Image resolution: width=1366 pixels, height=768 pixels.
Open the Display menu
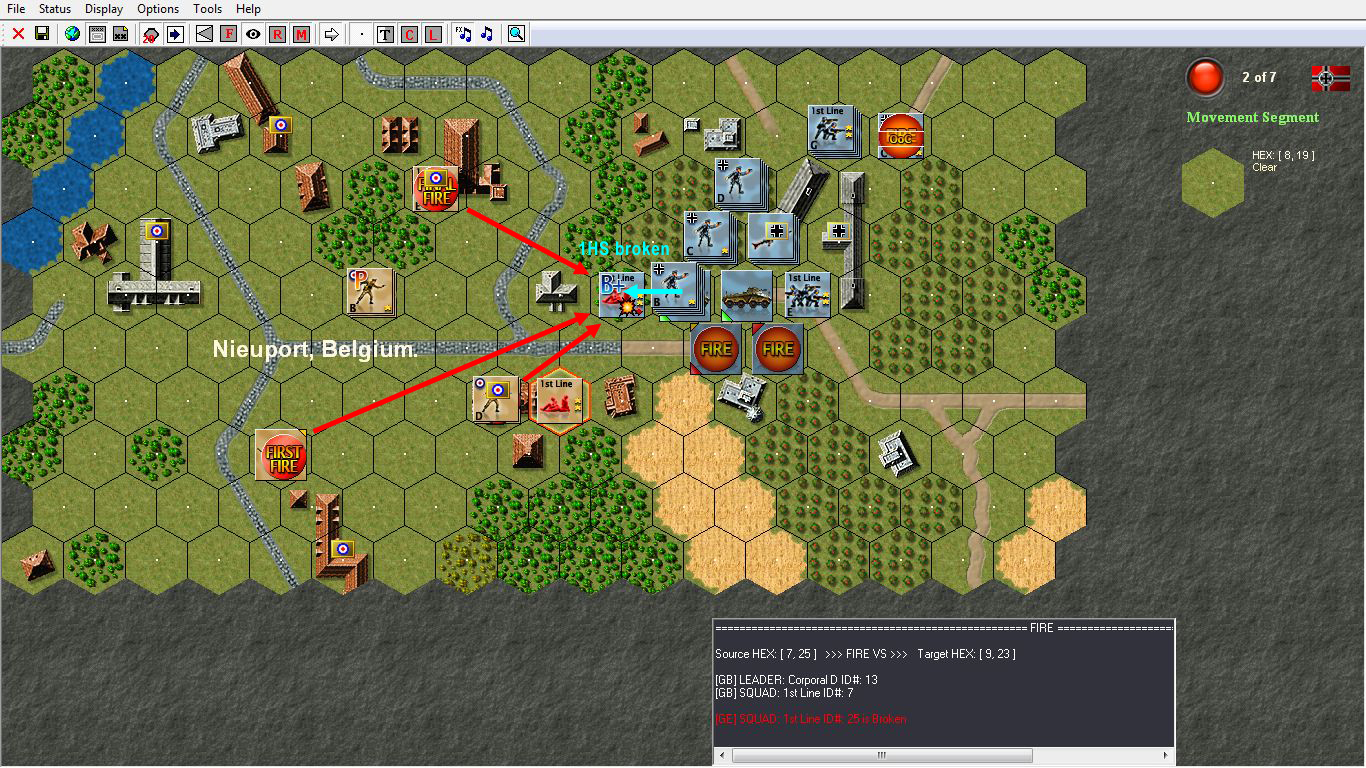(x=103, y=8)
